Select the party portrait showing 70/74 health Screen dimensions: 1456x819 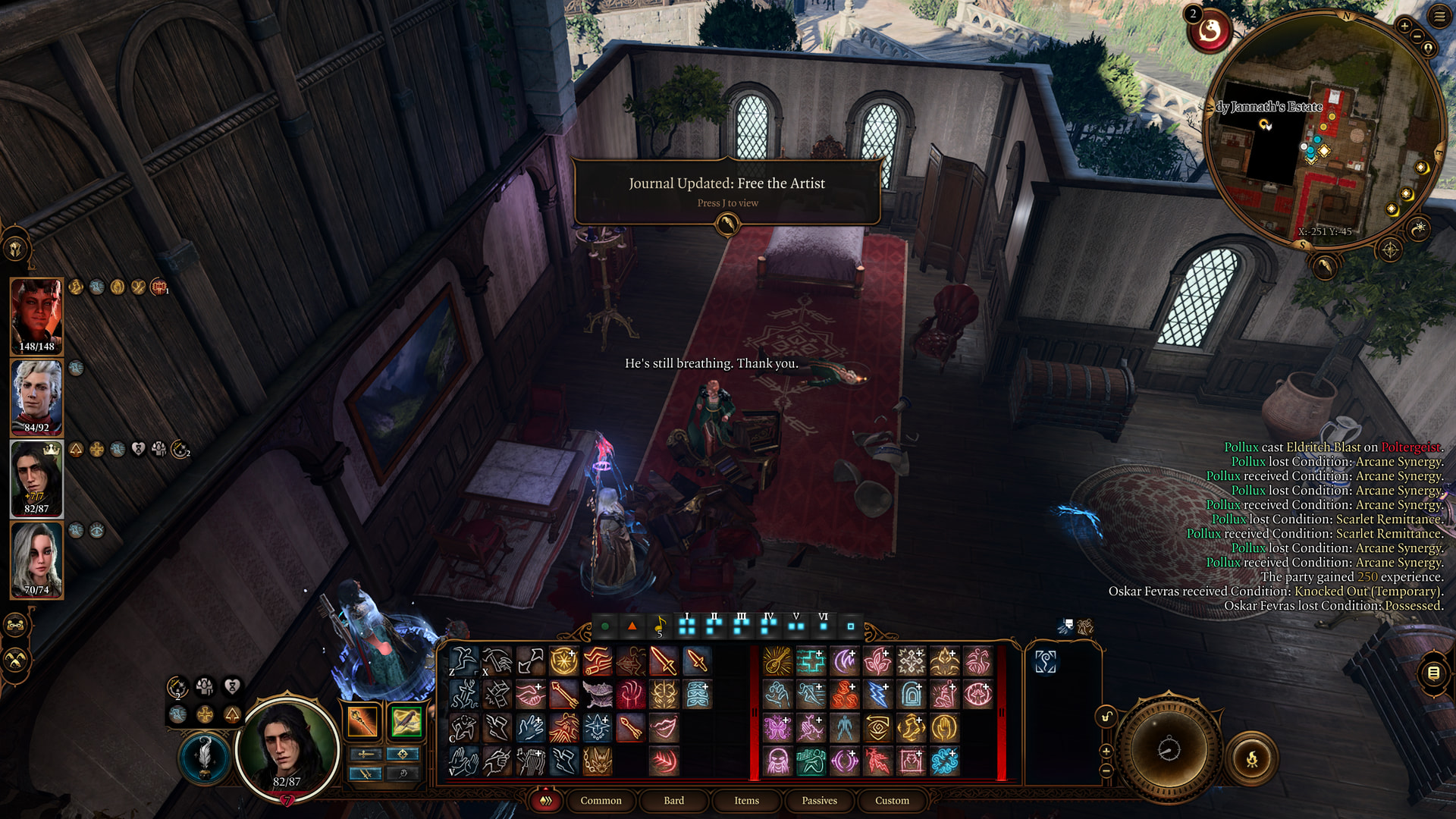coord(36,560)
